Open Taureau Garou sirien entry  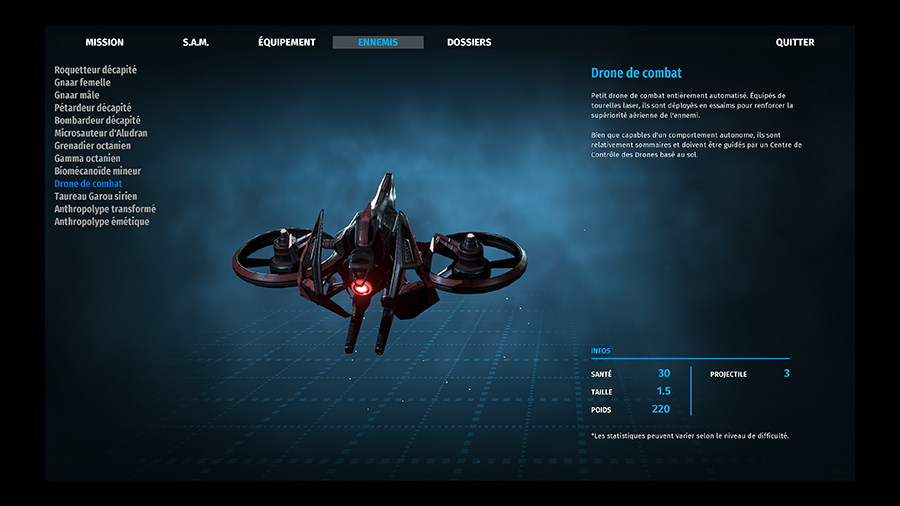pyautogui.click(x=96, y=197)
